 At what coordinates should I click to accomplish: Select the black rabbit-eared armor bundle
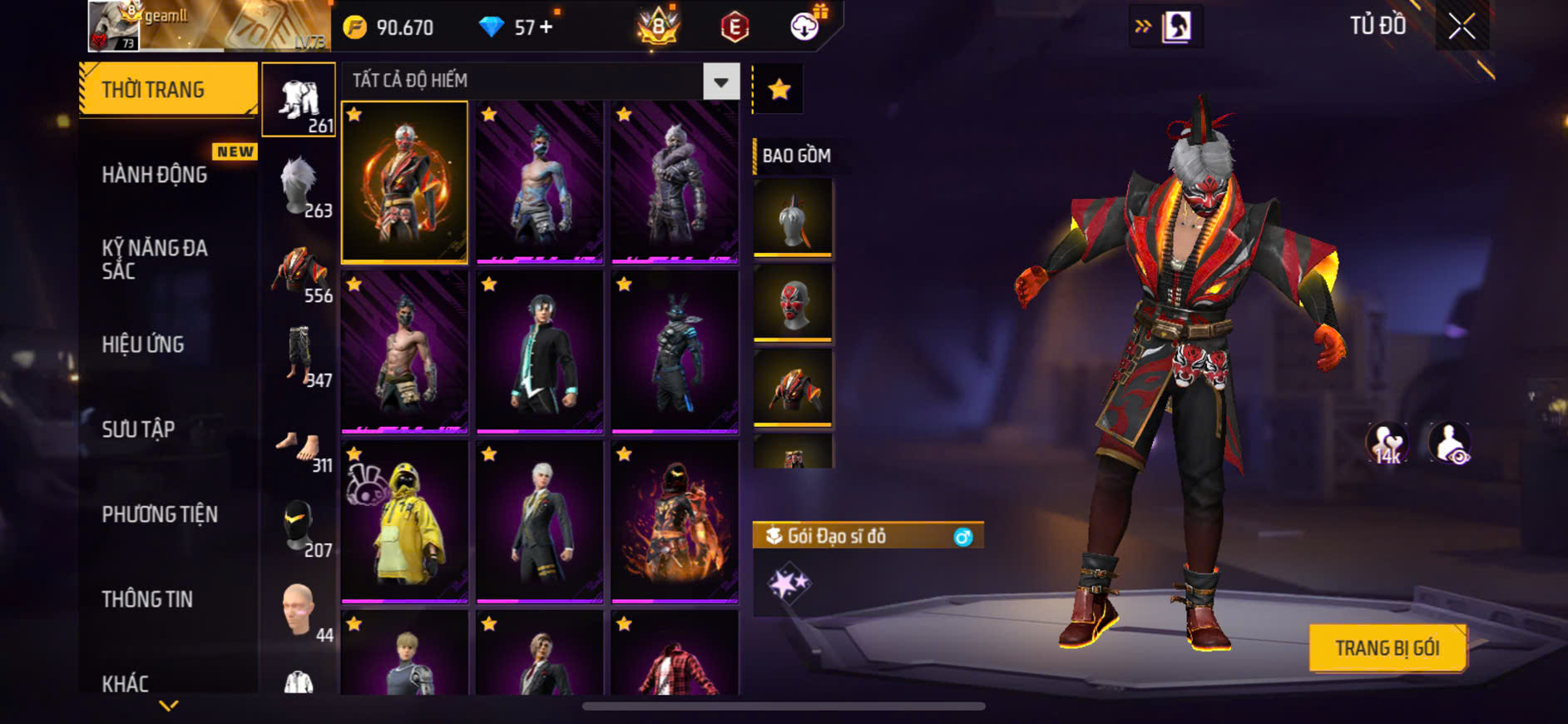(x=675, y=352)
